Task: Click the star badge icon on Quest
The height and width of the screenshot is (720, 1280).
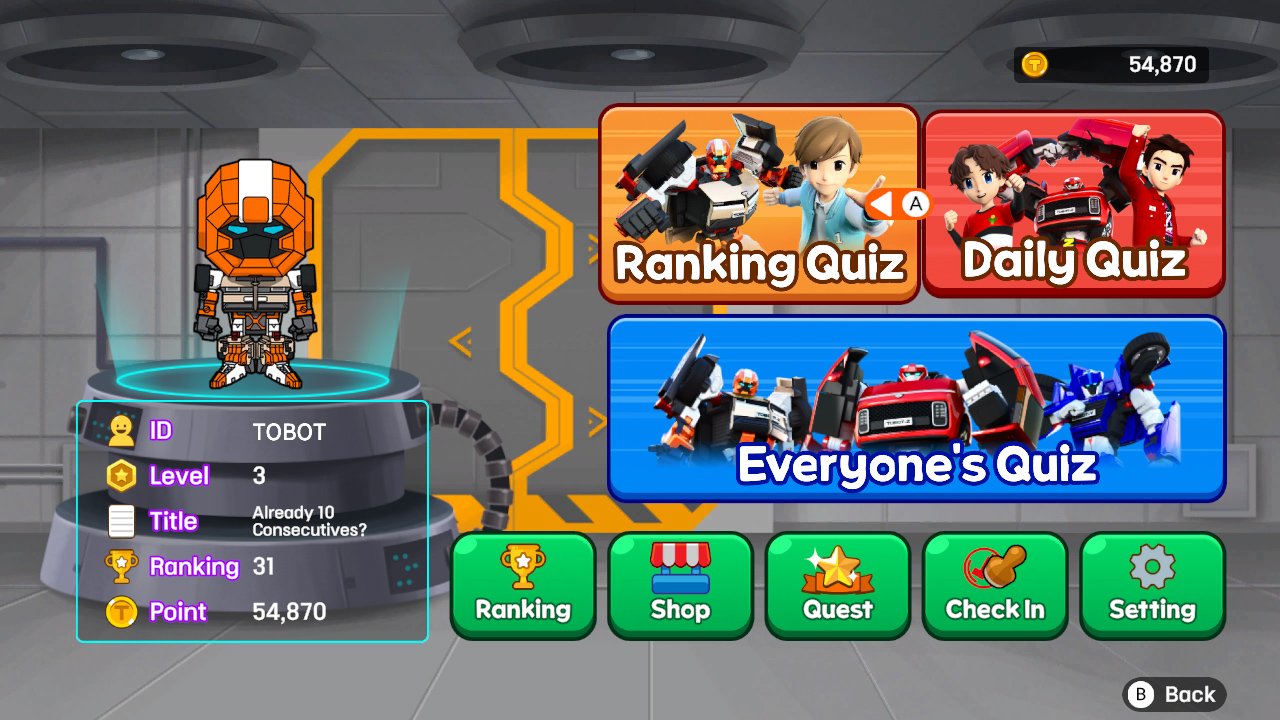Action: tap(837, 564)
